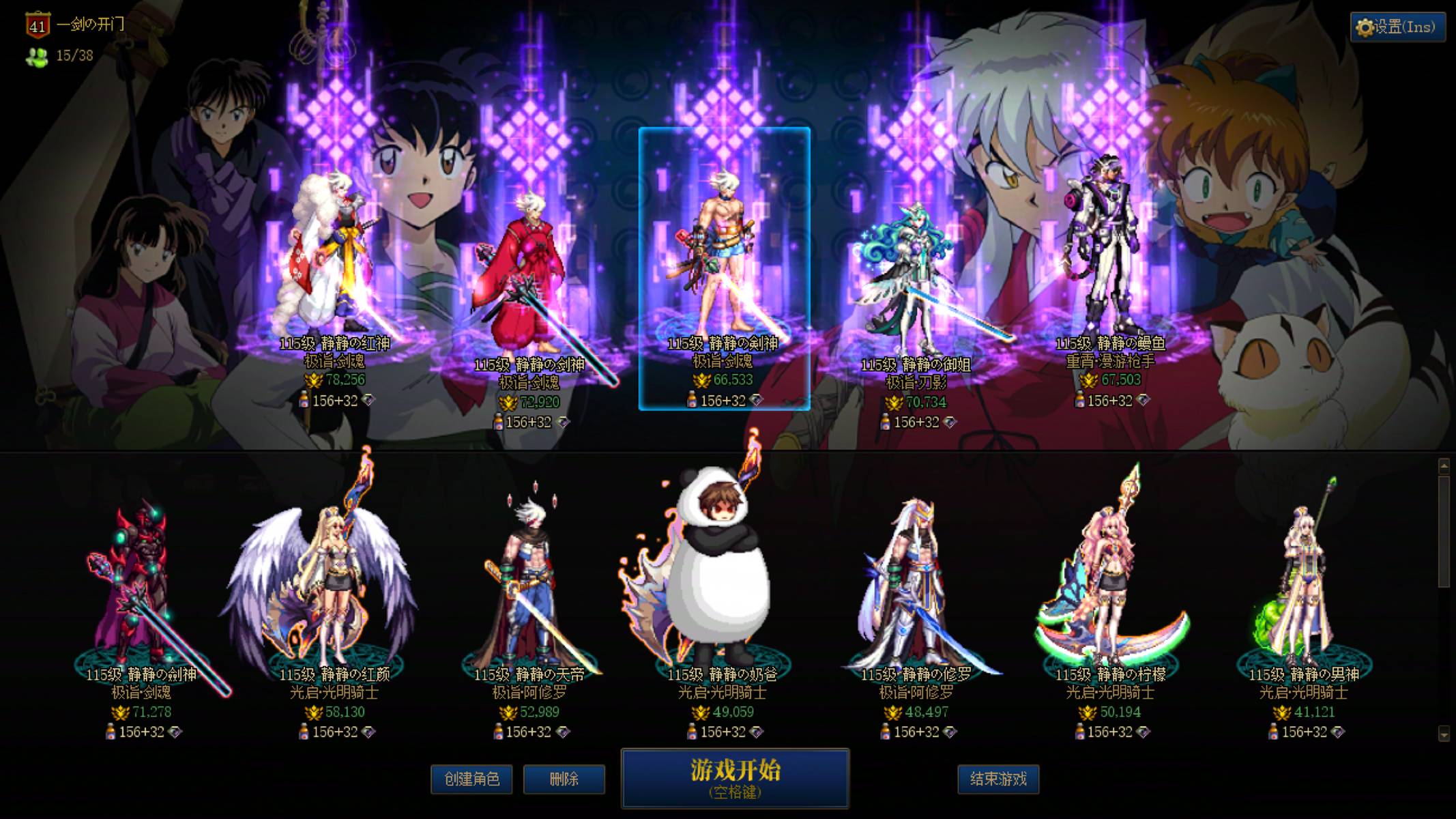
Task: Click the down arrow of the right scrollbar
Action: [1445, 734]
